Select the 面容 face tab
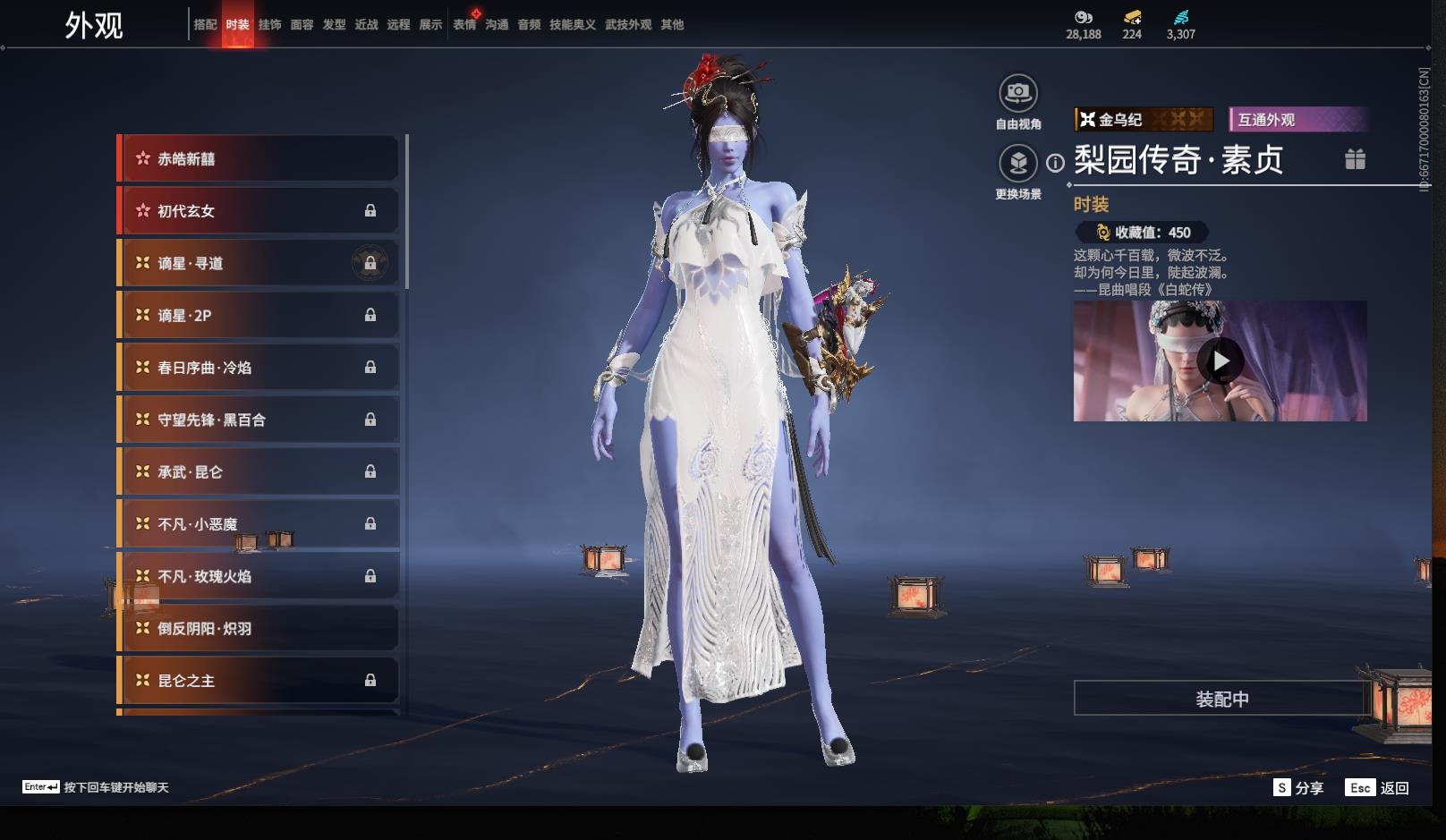Viewport: 1446px width, 840px height. coord(302,25)
